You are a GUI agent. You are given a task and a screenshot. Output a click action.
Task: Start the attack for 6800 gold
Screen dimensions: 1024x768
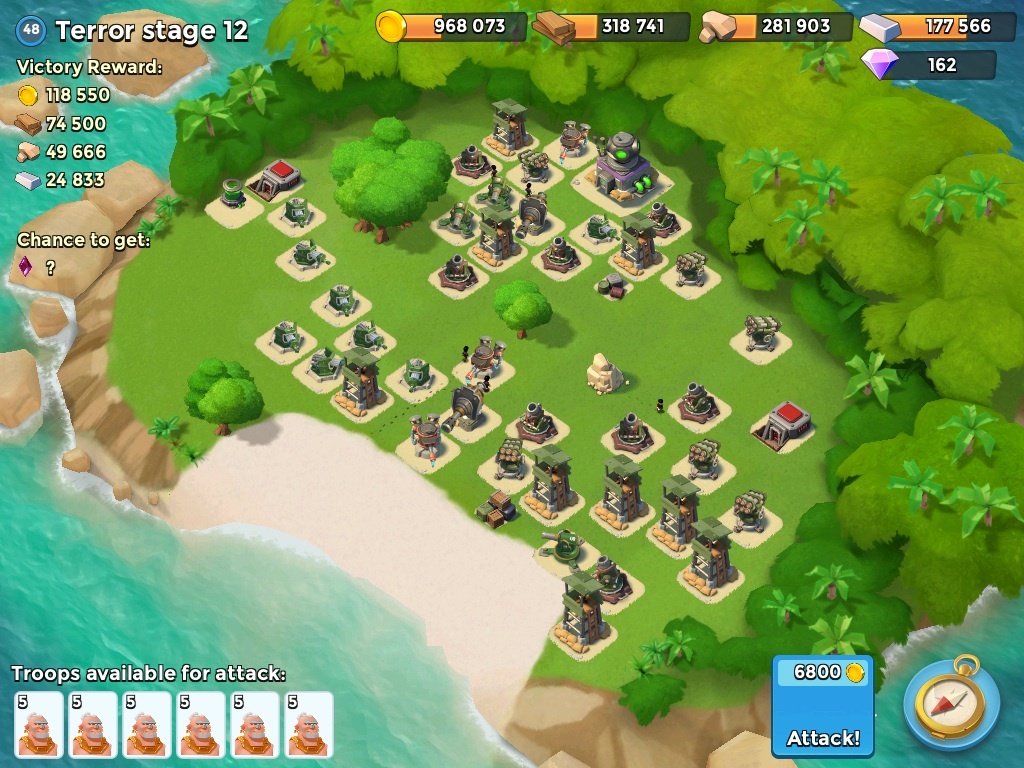[822, 707]
